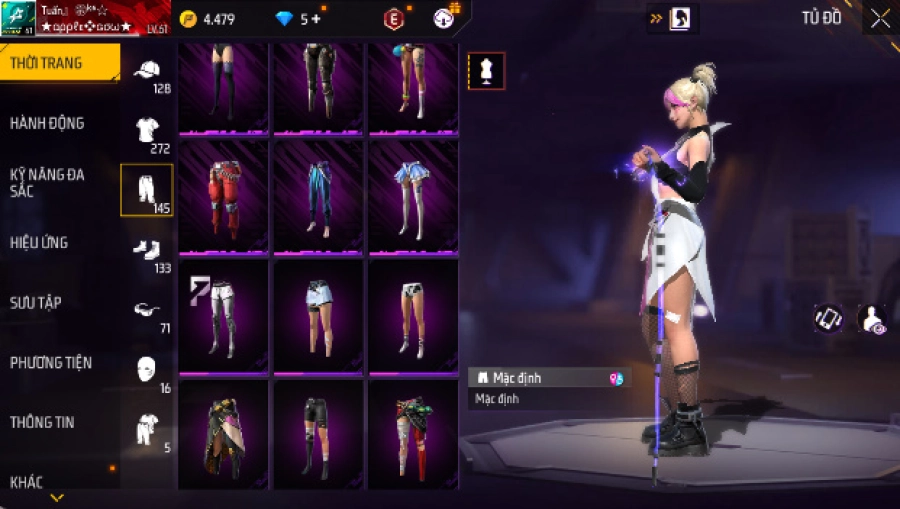This screenshot has height=509, width=900.
Task: Select the face mask category with 16 items
Action: tap(147, 371)
